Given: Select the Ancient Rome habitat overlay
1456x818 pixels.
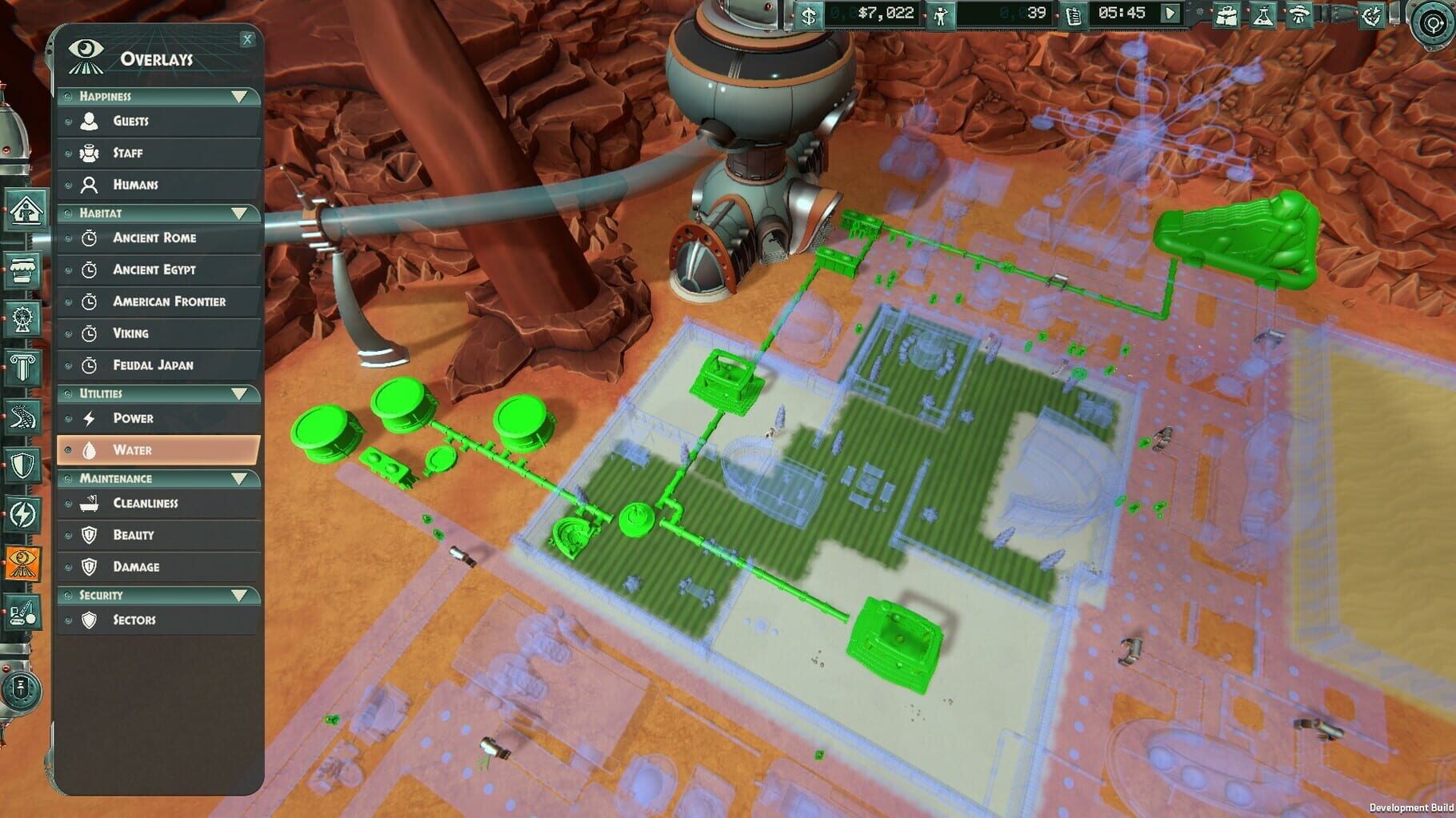Looking at the screenshot, I should tap(157, 237).
